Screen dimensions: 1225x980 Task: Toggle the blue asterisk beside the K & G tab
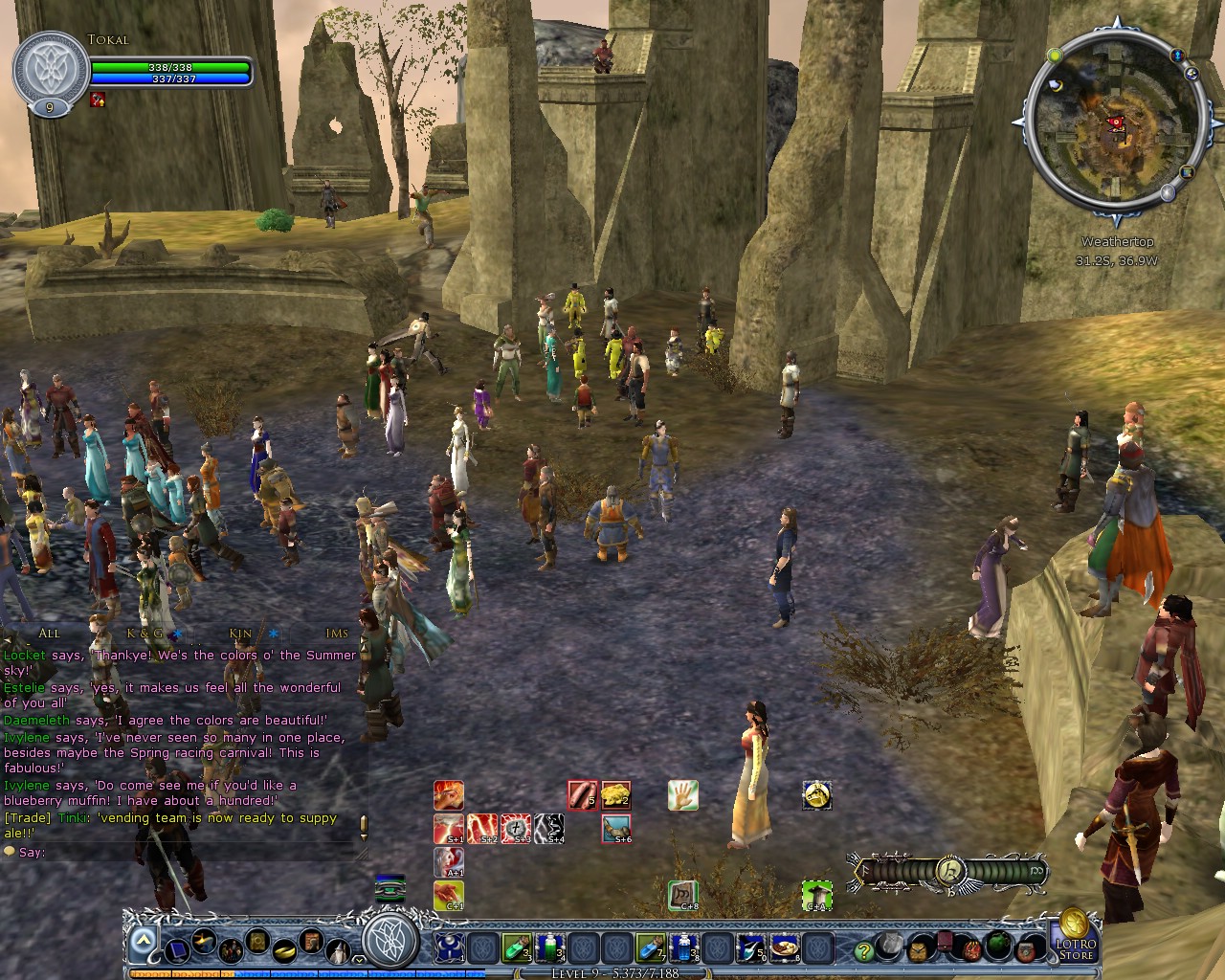tap(175, 634)
